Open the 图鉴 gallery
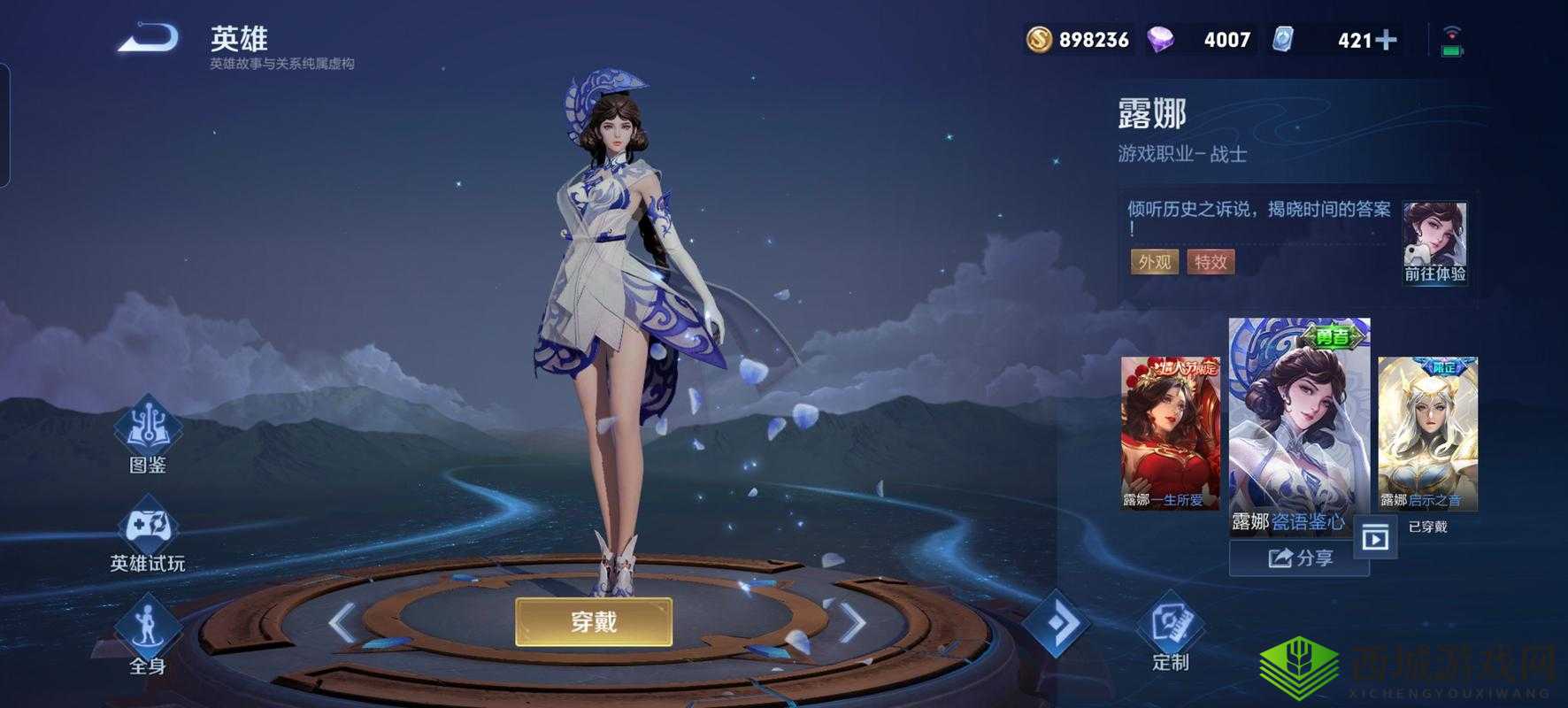This screenshot has height=708, width=1568. [x=148, y=434]
